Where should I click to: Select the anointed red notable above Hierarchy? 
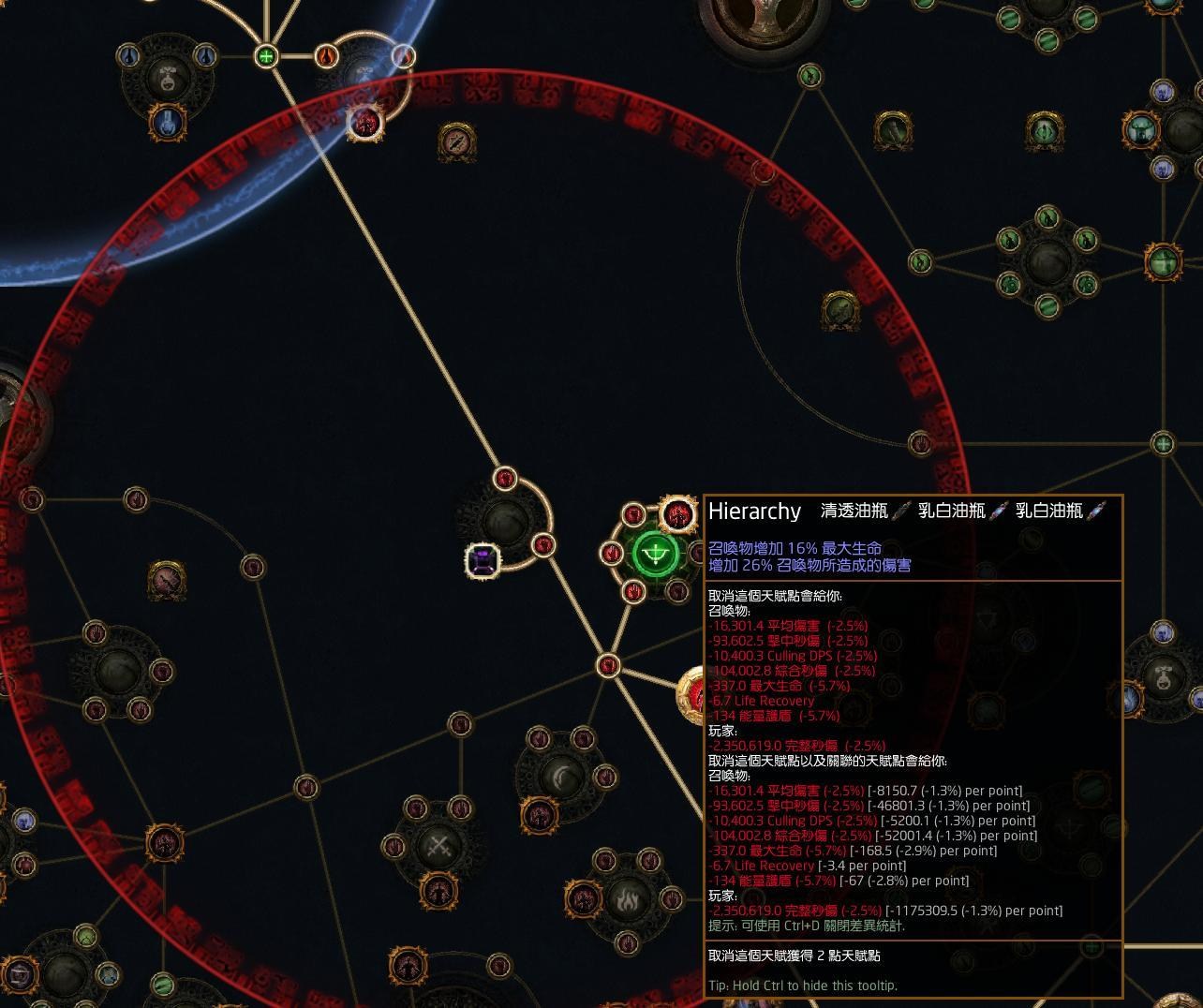[677, 513]
